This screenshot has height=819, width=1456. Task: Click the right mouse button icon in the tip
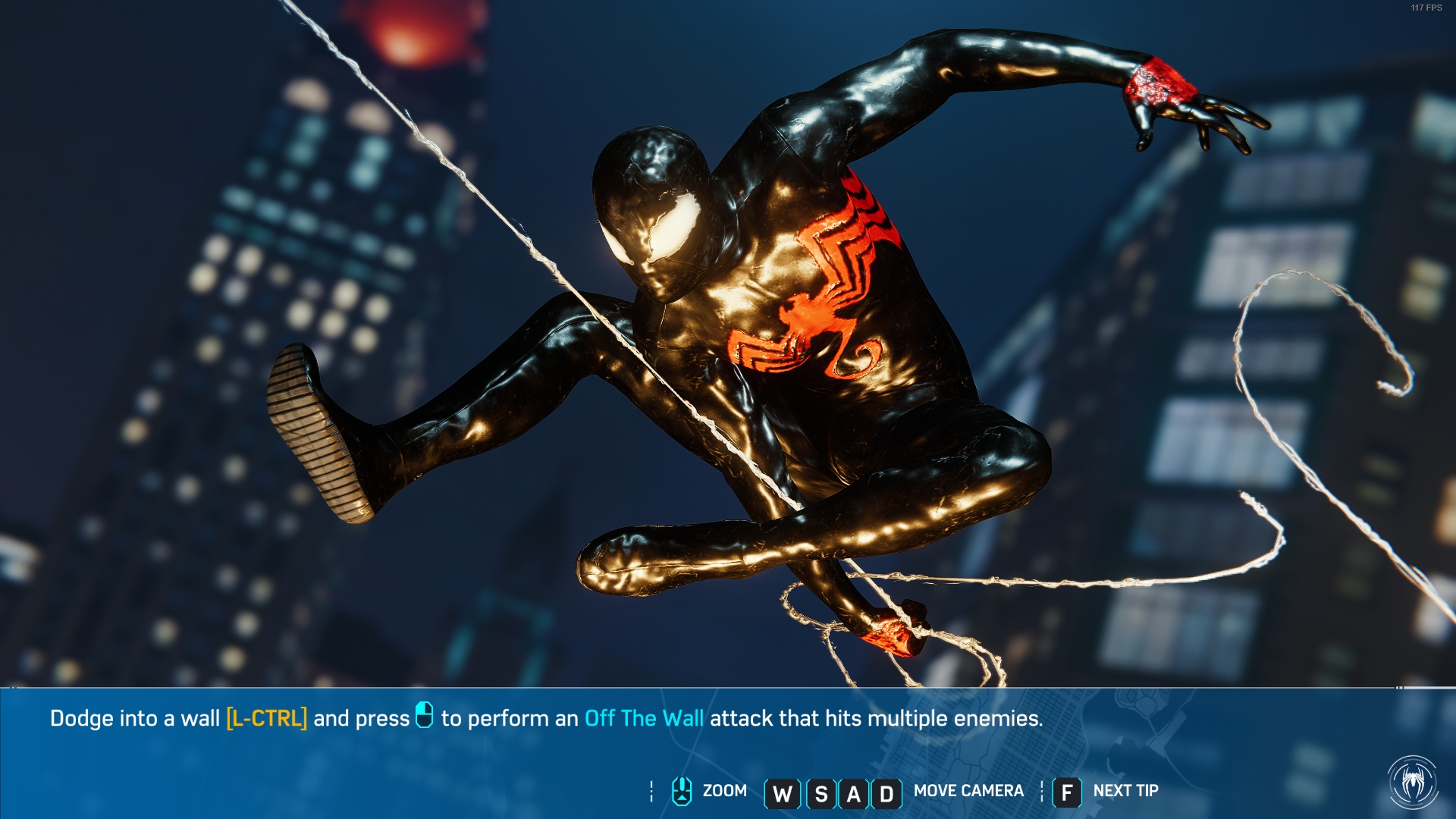(x=425, y=716)
